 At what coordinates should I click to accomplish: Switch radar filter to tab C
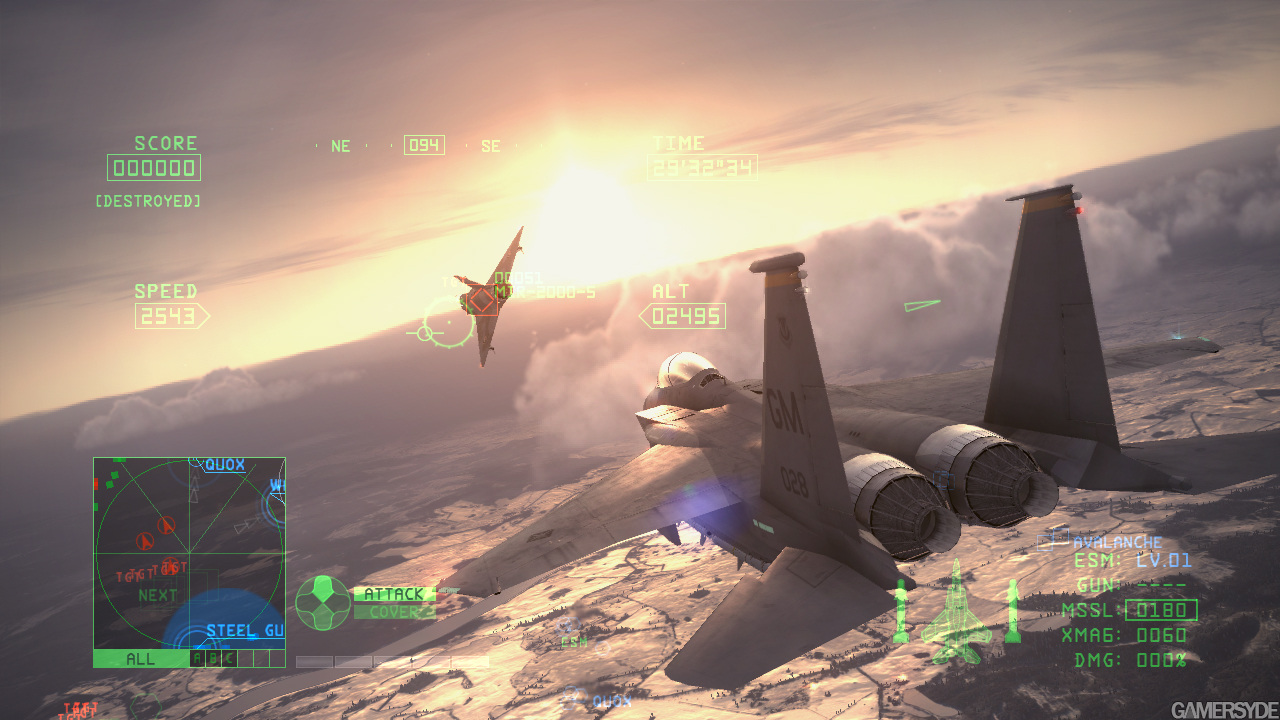coord(228,659)
